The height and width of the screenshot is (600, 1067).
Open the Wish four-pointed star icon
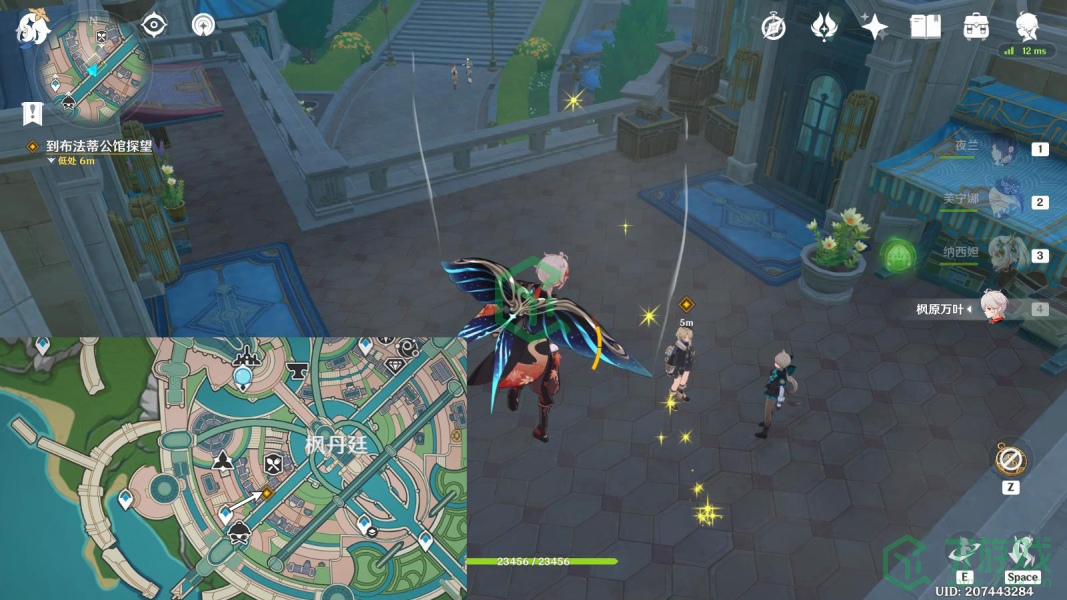pyautogui.click(x=874, y=27)
